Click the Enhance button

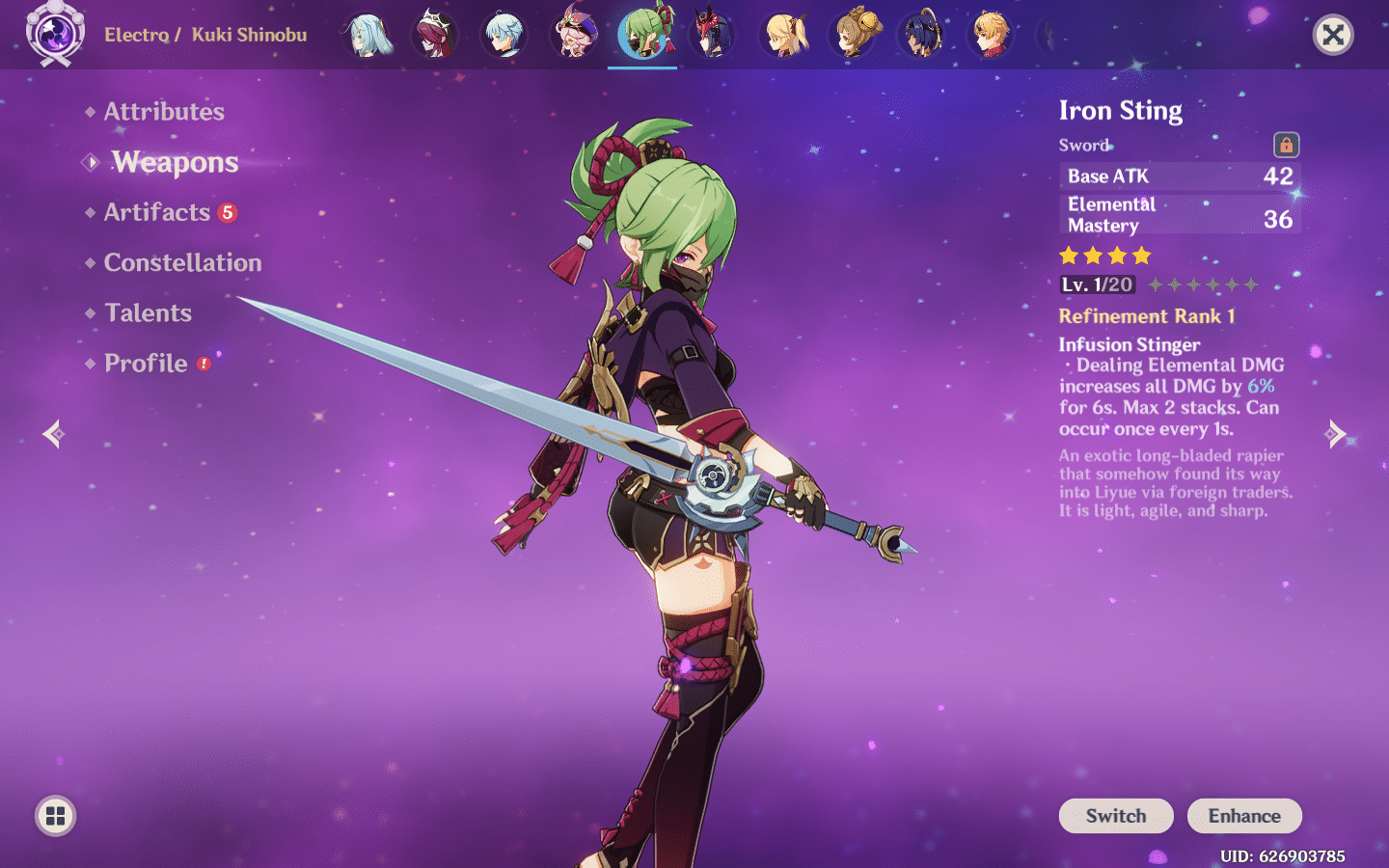click(1244, 815)
